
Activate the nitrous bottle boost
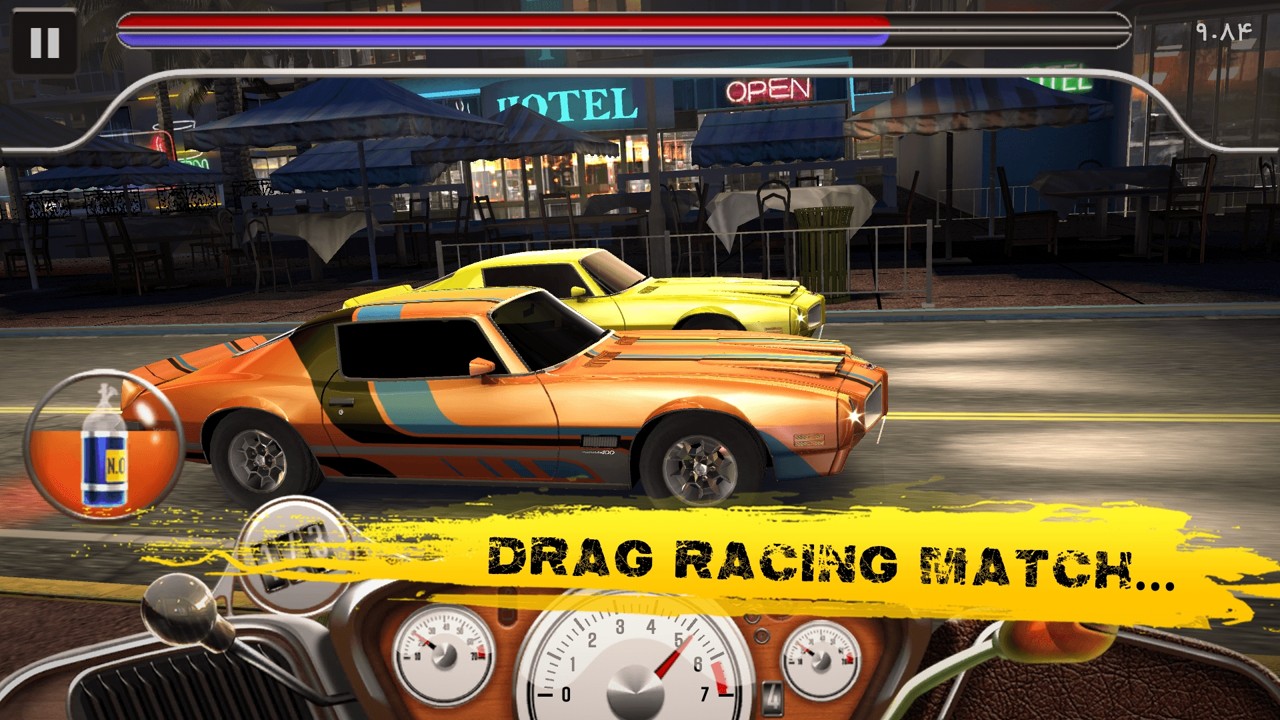104,445
